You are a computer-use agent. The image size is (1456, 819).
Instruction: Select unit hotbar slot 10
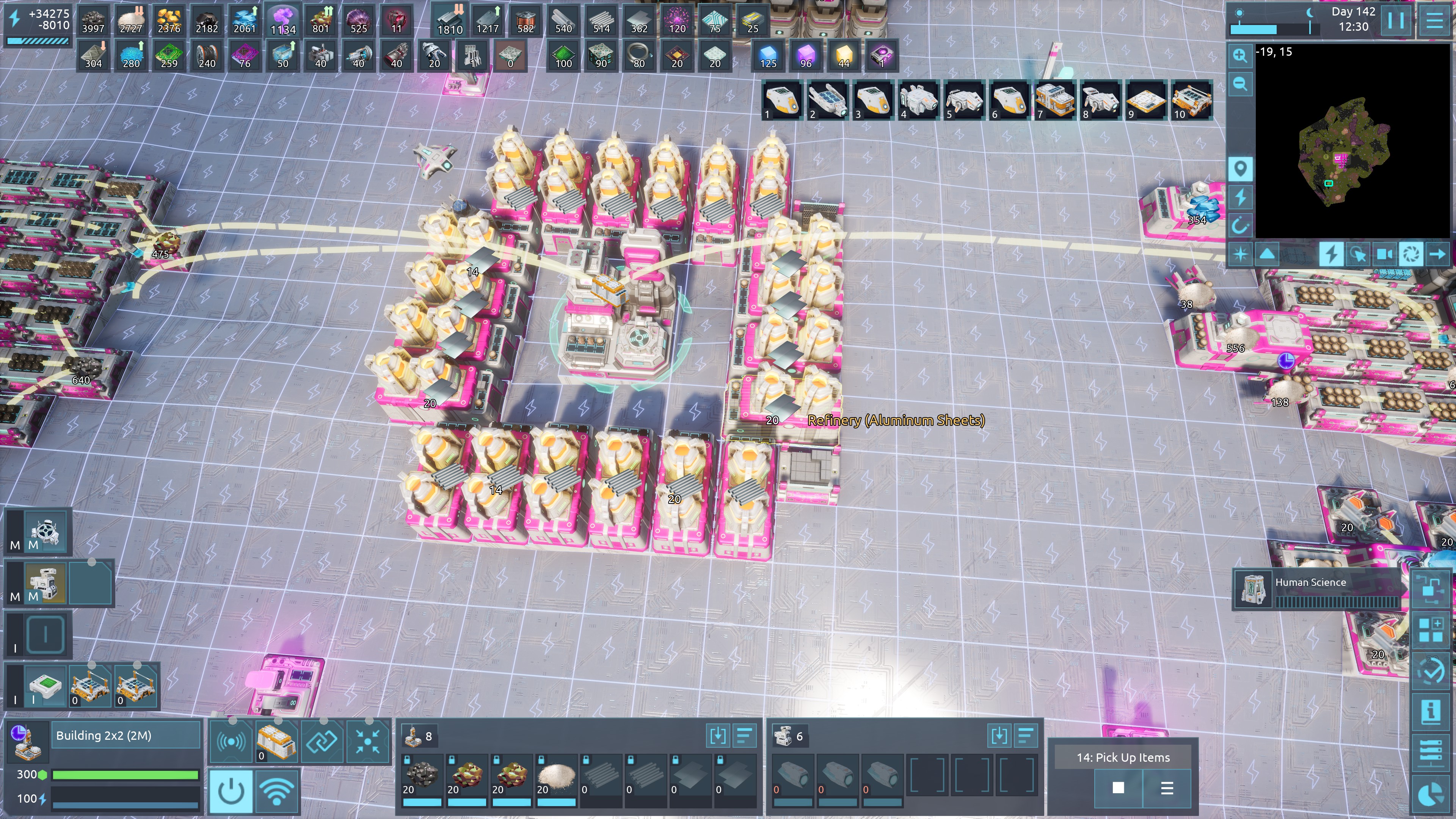tap(1191, 100)
